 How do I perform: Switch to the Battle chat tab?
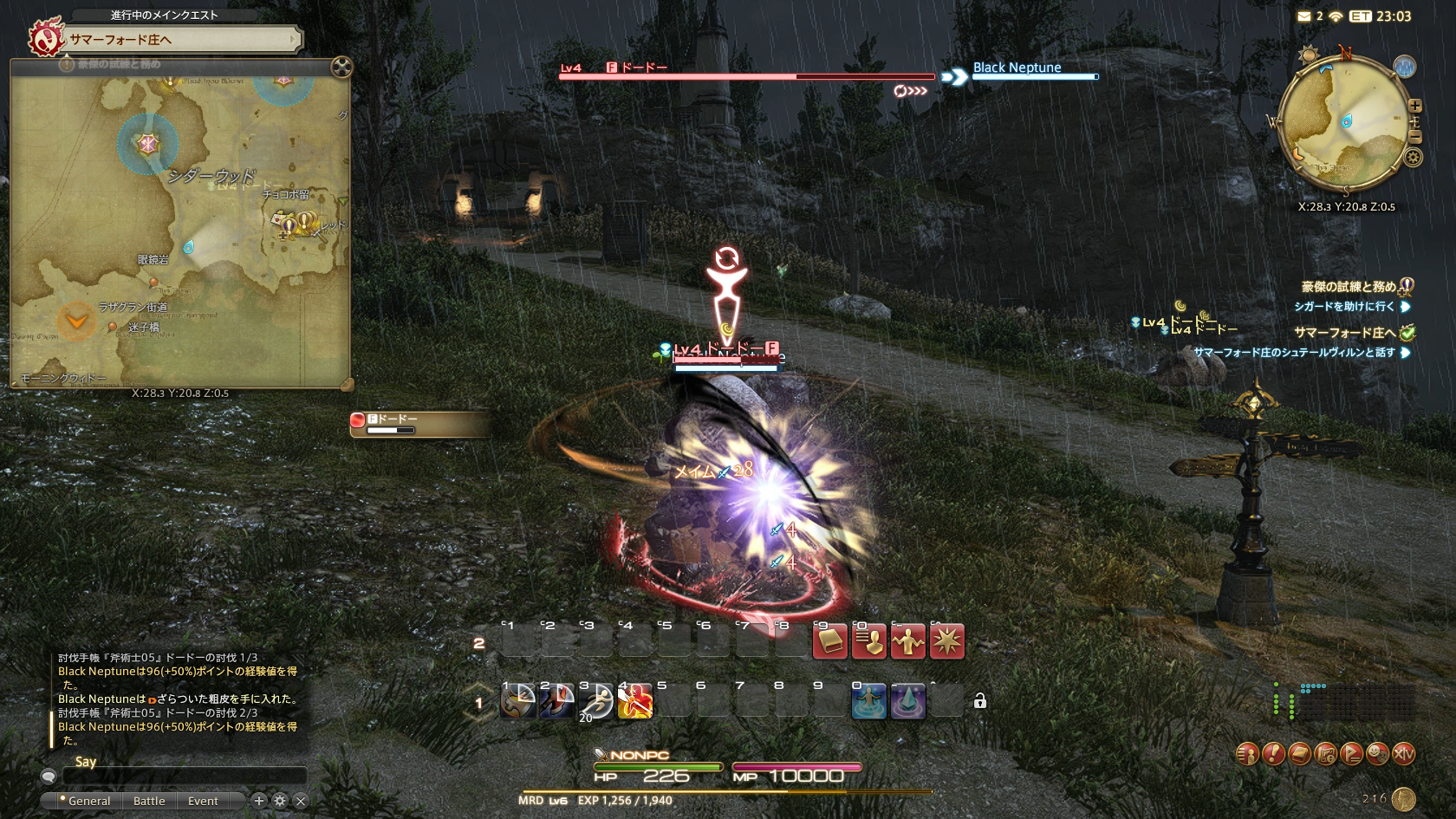click(x=149, y=801)
